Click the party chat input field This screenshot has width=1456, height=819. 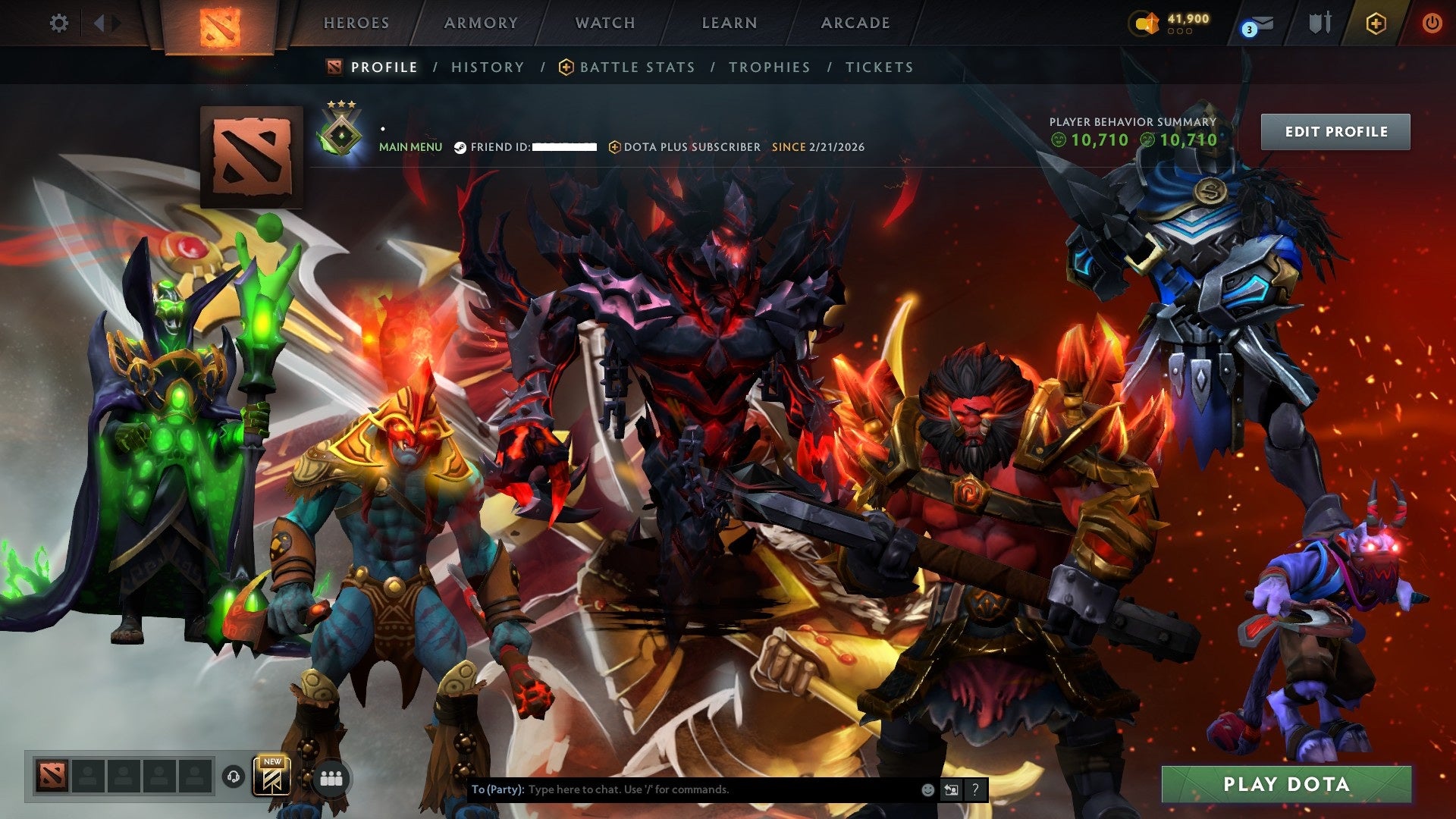pos(682,789)
